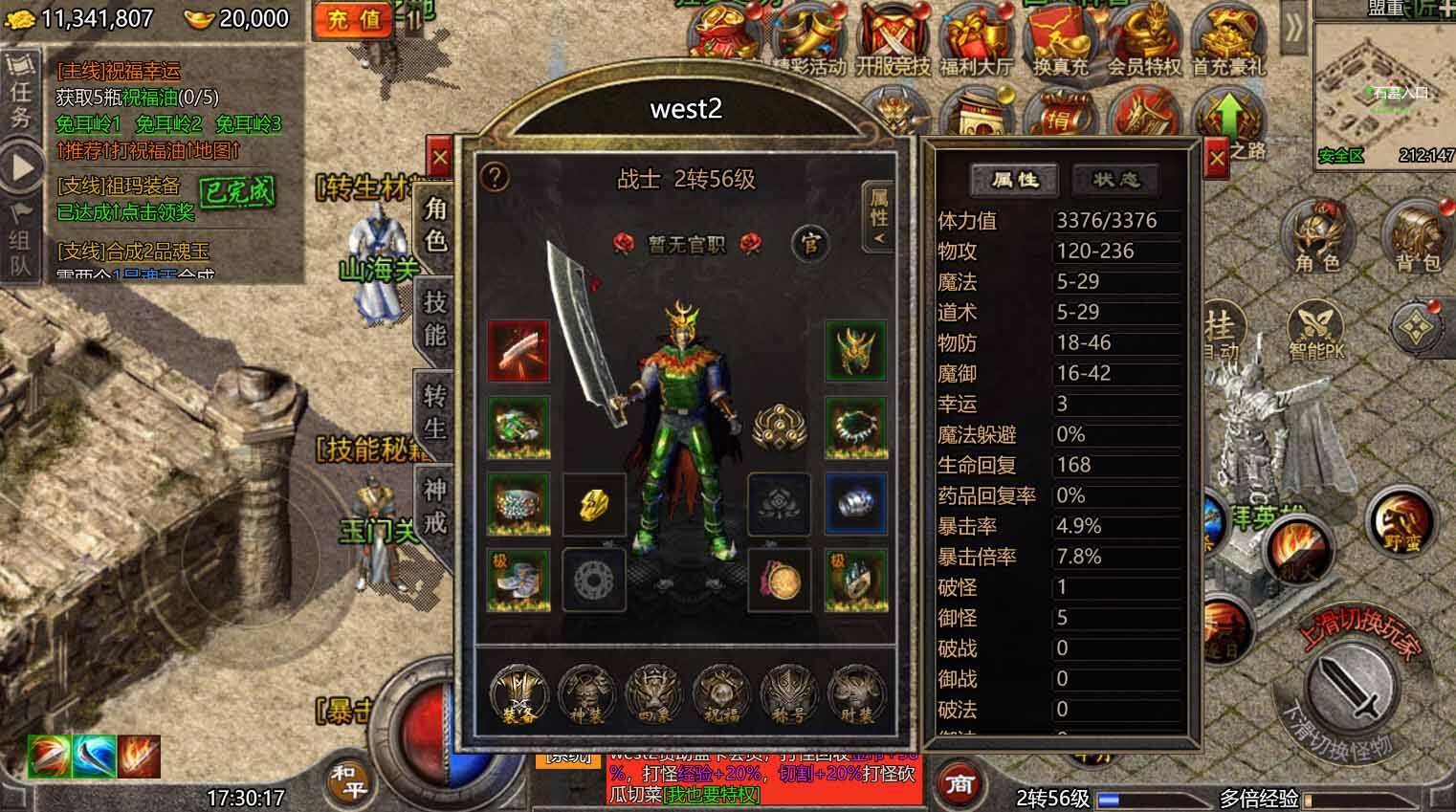Screen dimensions: 1456x812
Task: Click the 充值 recharge button
Action: point(354,18)
